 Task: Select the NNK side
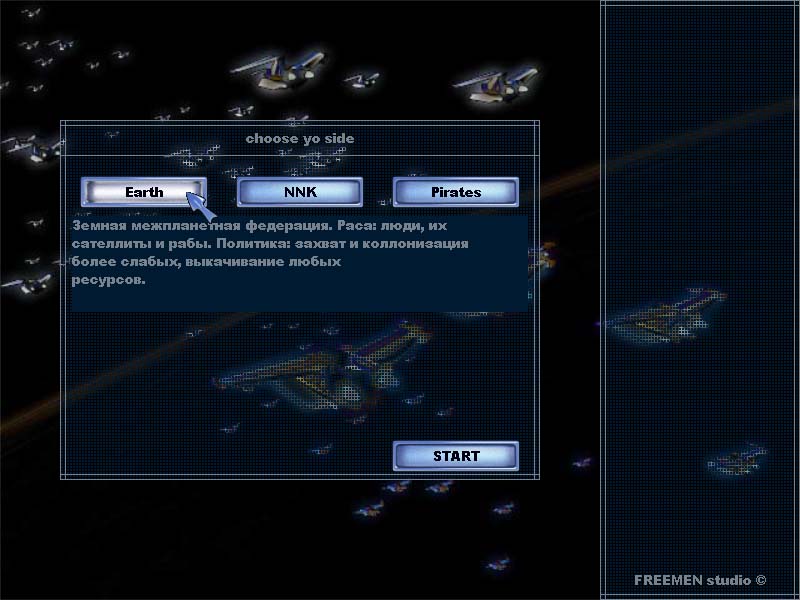(x=299, y=191)
